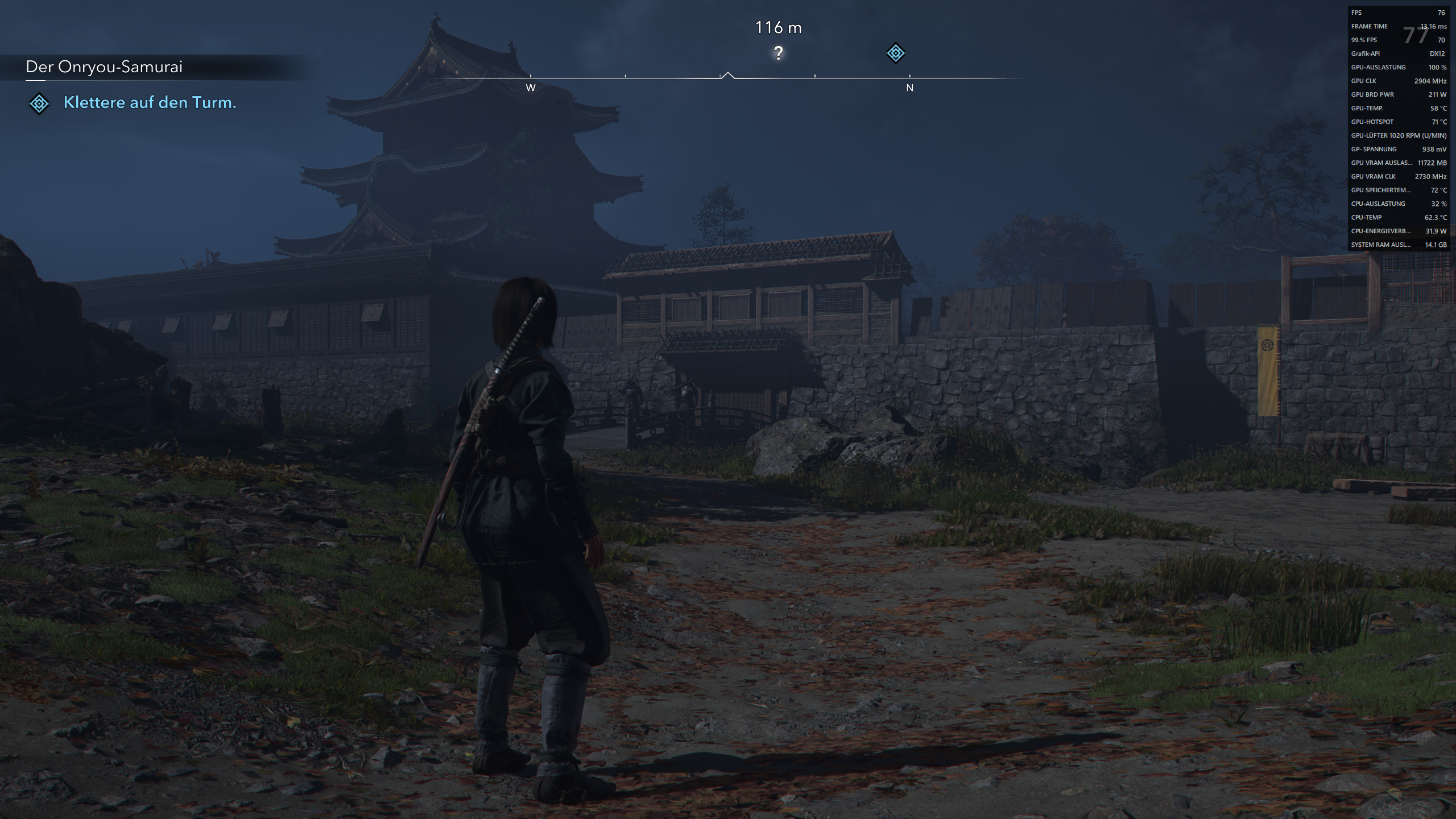The width and height of the screenshot is (1456, 819).
Task: Click the objective text 'Klettere auf den Turm'
Action: point(150,104)
